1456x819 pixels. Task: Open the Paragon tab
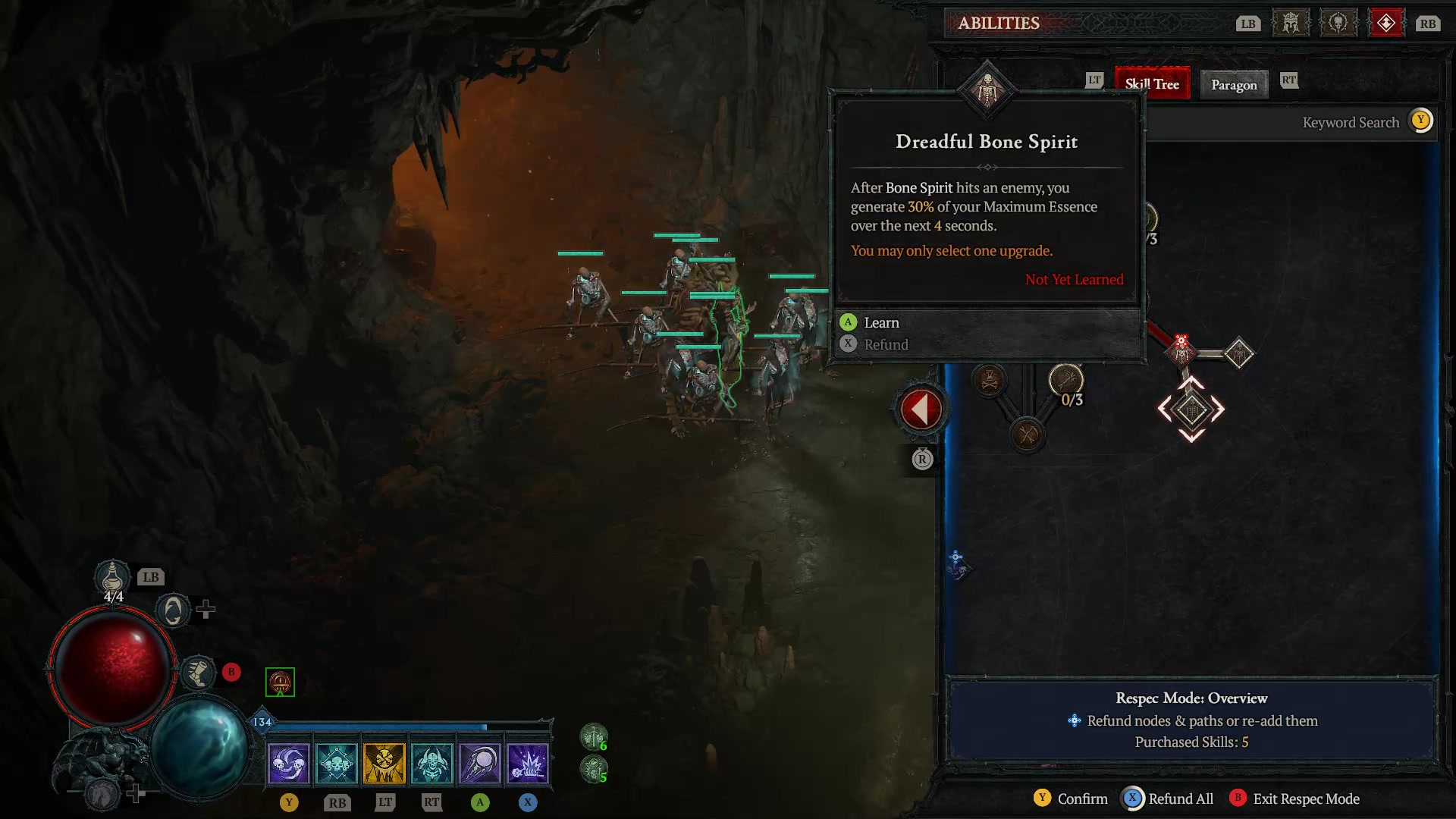pyautogui.click(x=1233, y=84)
